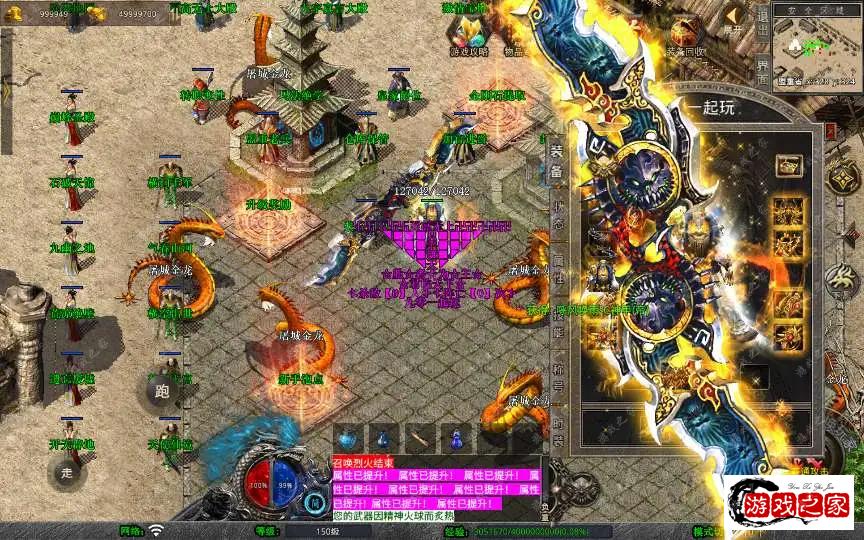Use the first blue potion in hotbar
Screen dimensions: 864x540
point(347,438)
